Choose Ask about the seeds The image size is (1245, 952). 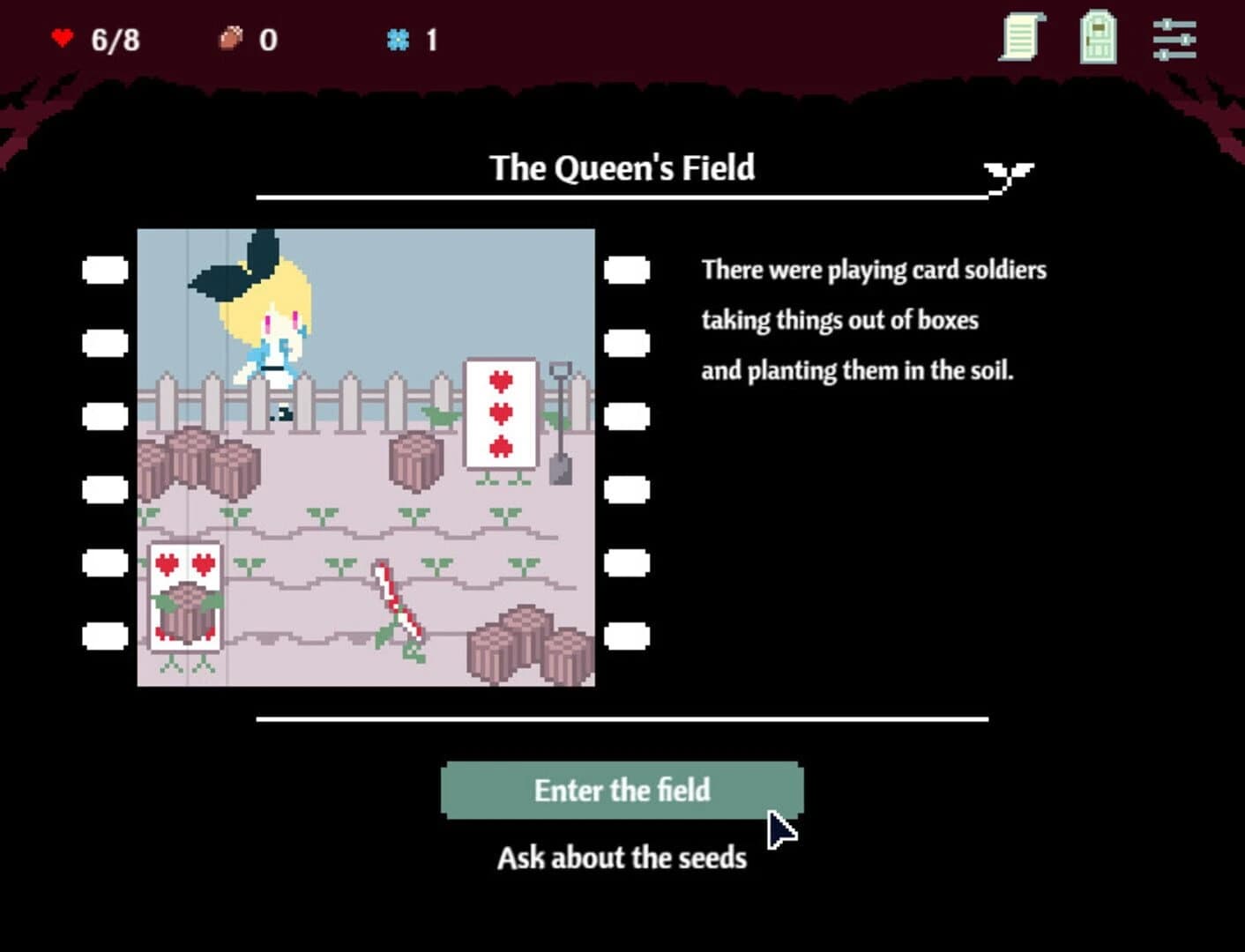coord(622,856)
